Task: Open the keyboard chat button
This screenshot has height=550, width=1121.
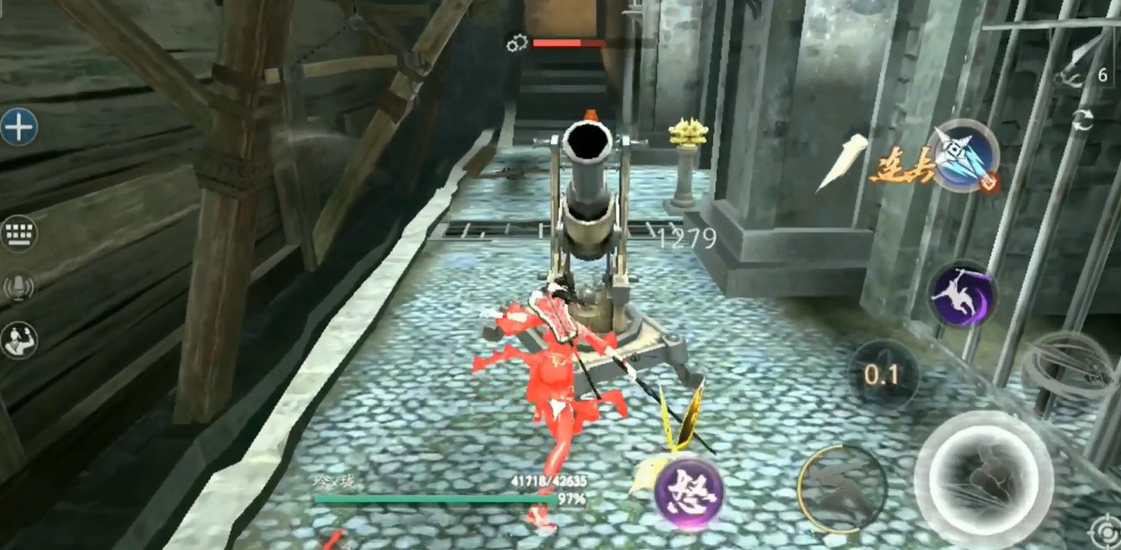Action: click(18, 234)
